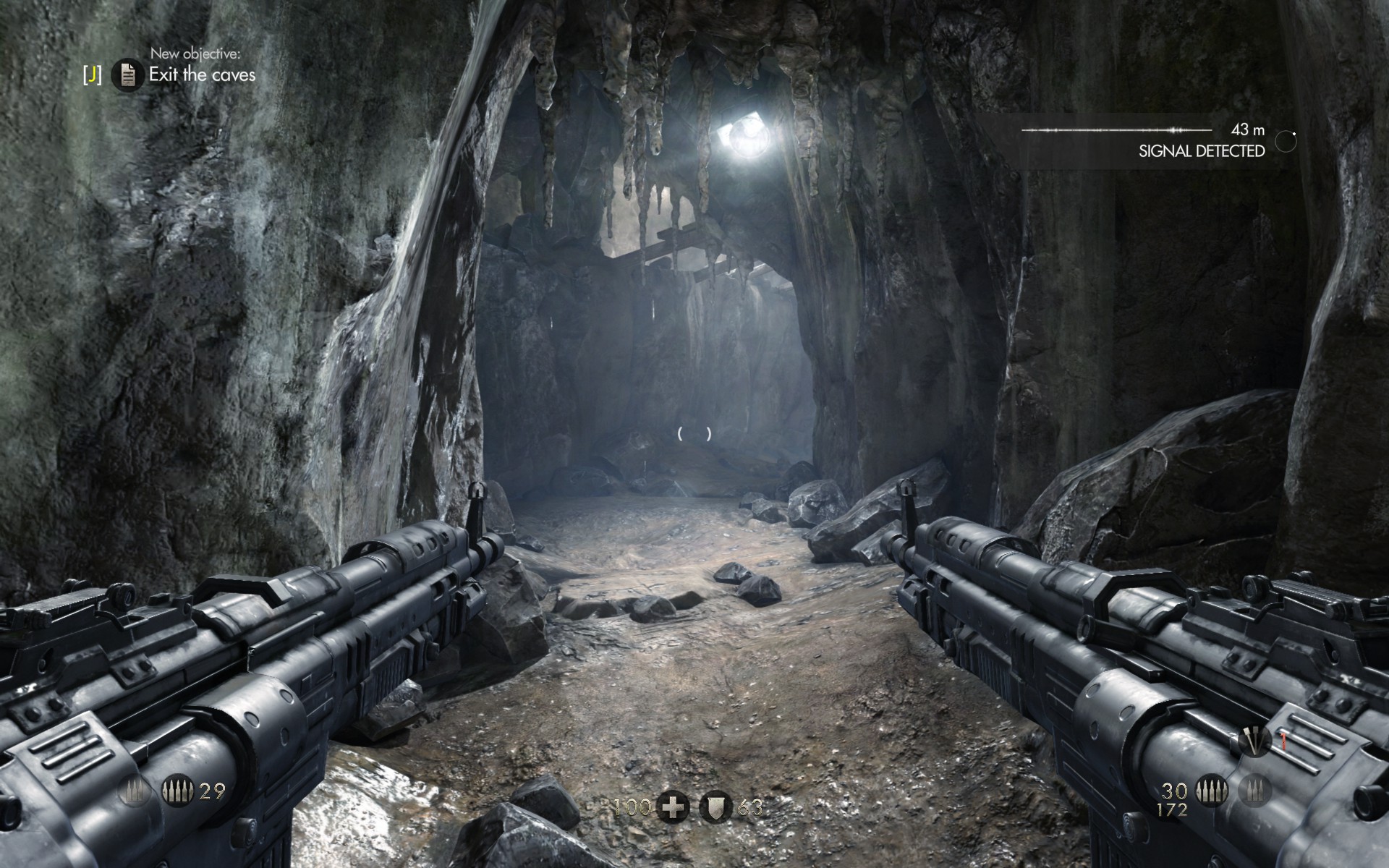Open the objective journal document icon
This screenshot has width=1389, height=868.
[127, 75]
